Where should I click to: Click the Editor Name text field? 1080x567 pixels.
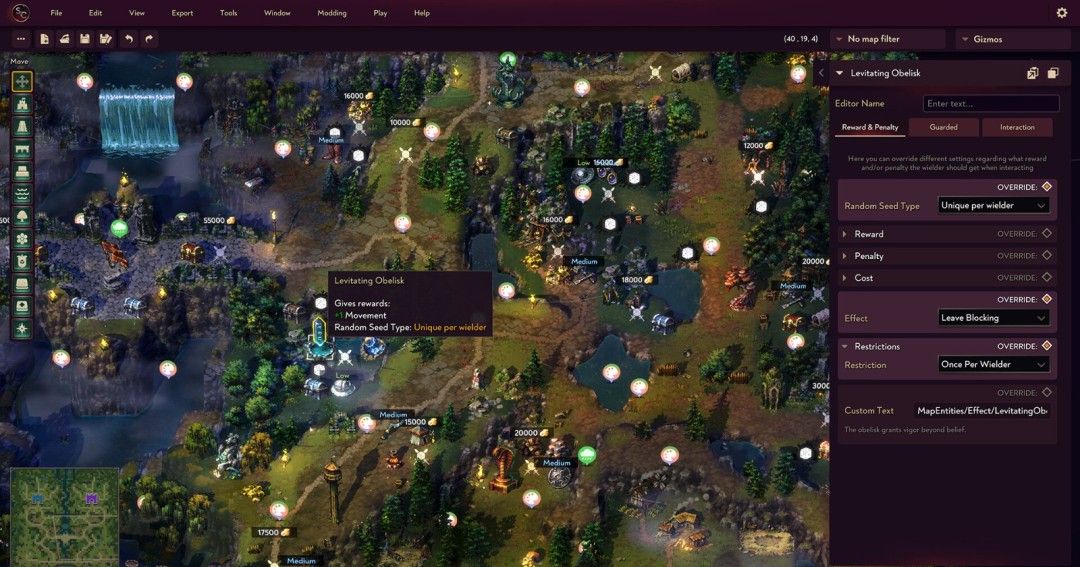pos(991,103)
